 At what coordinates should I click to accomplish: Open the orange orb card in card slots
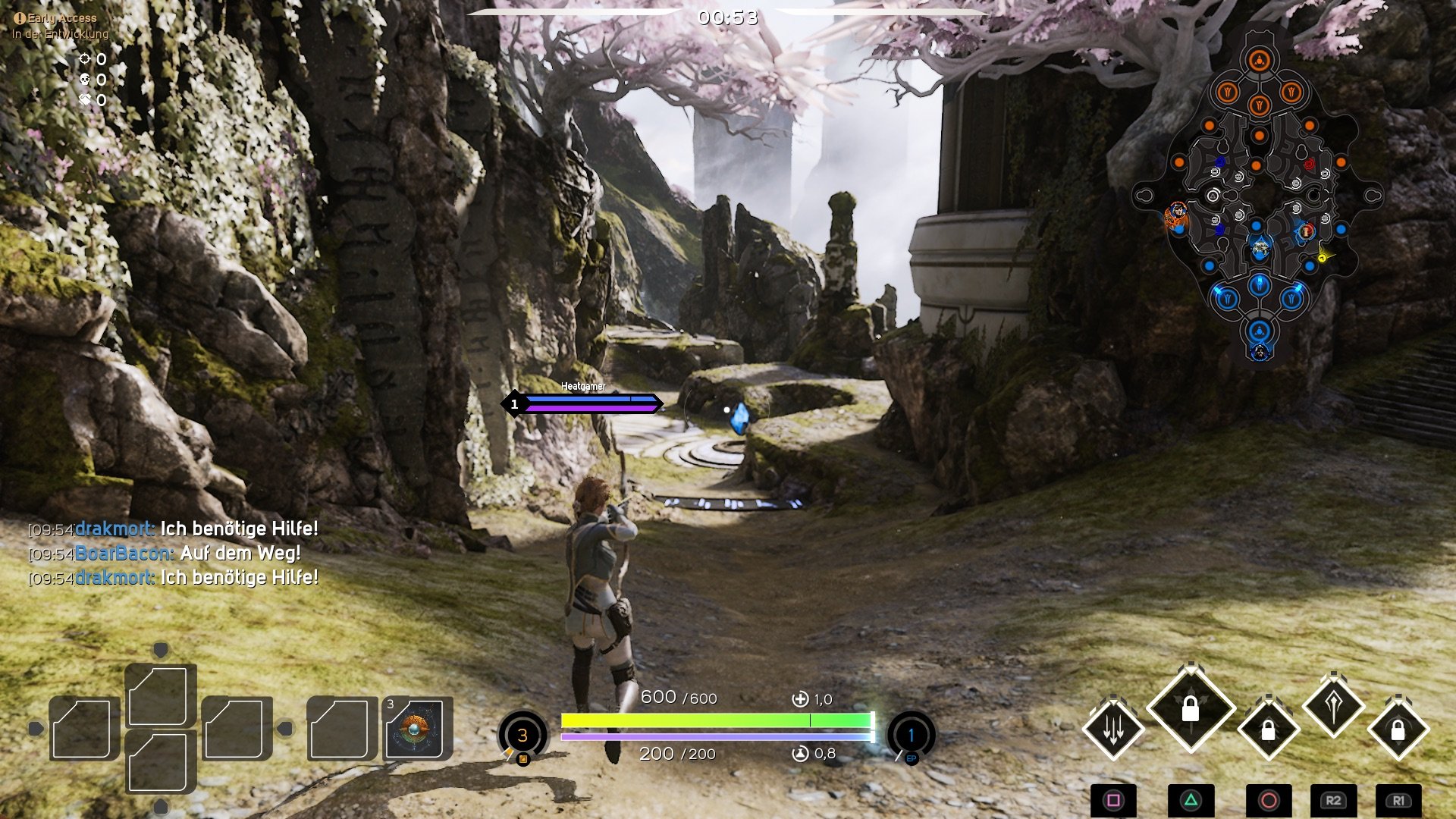tap(415, 730)
